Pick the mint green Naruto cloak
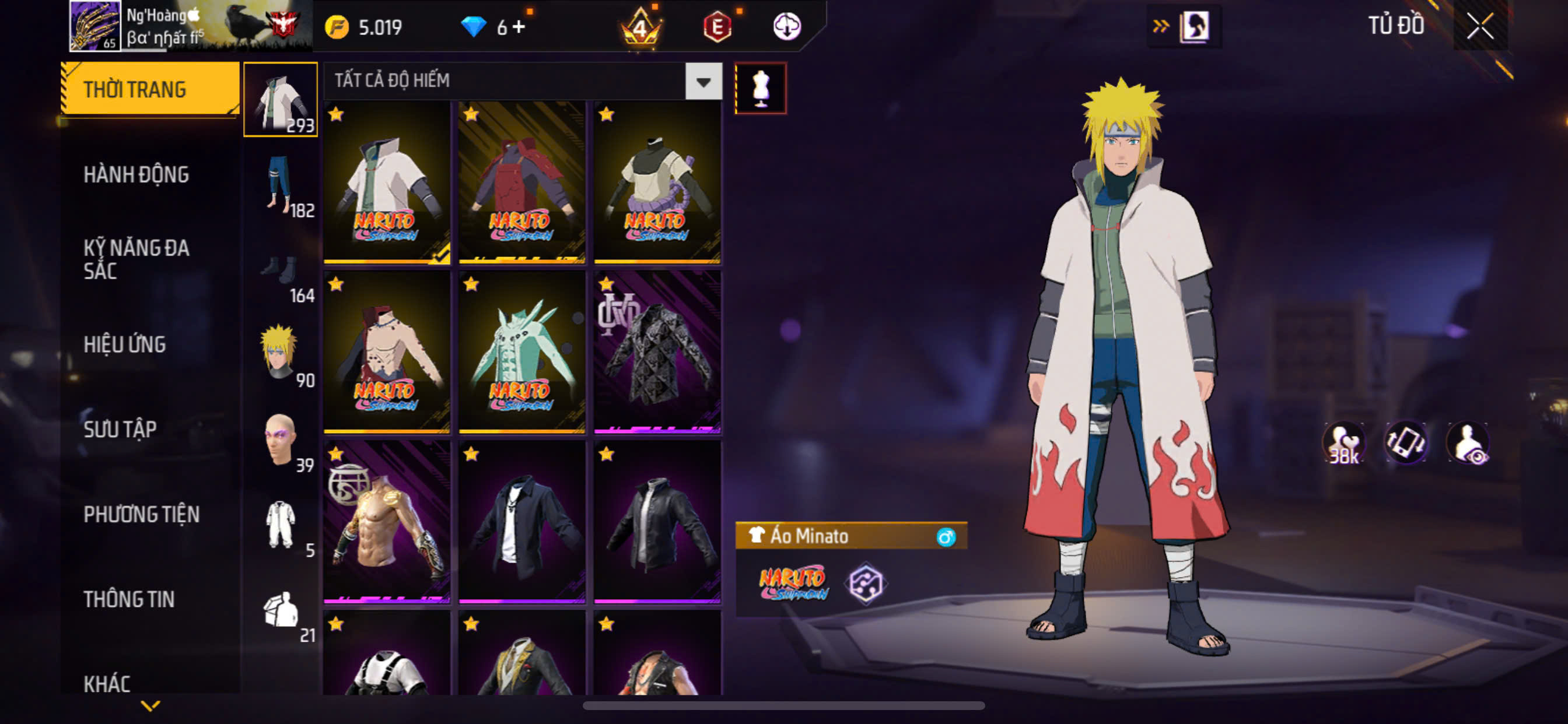Viewport: 1568px width, 724px height. [521, 352]
